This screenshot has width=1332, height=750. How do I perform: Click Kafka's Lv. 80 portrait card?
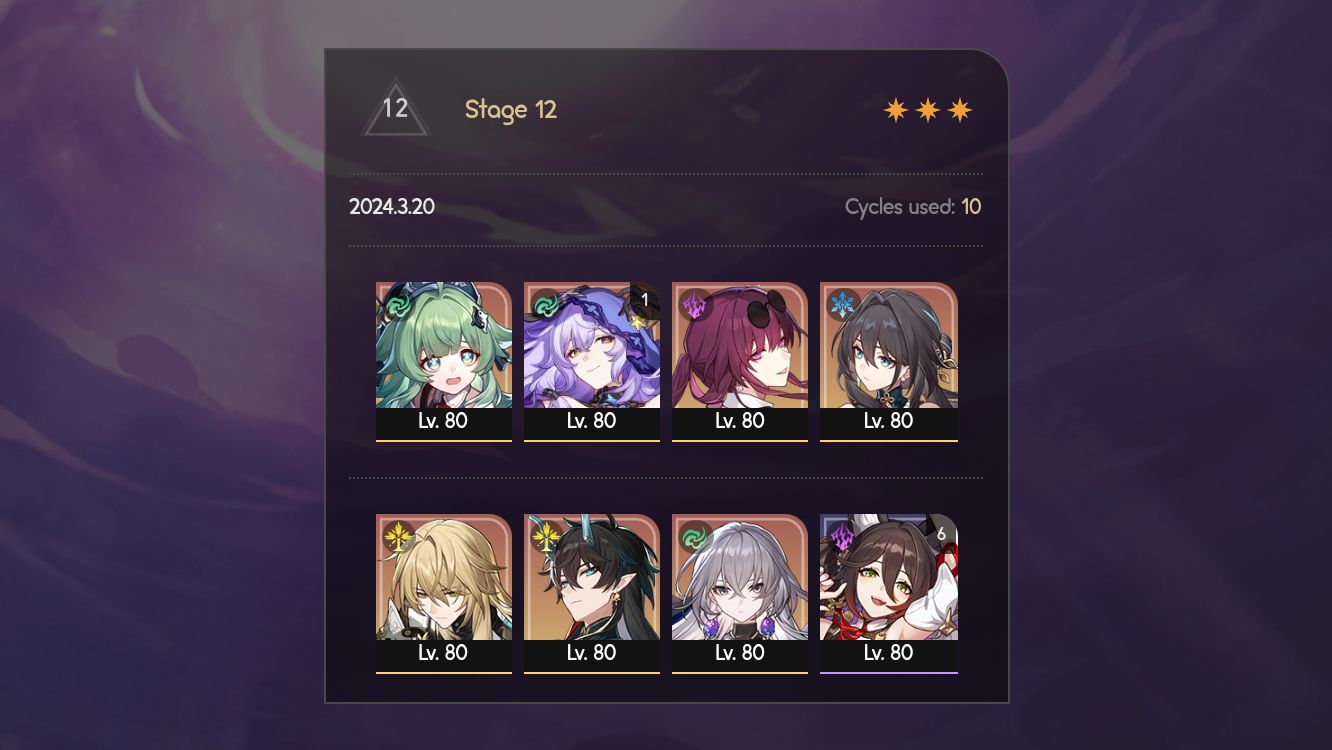[x=740, y=360]
